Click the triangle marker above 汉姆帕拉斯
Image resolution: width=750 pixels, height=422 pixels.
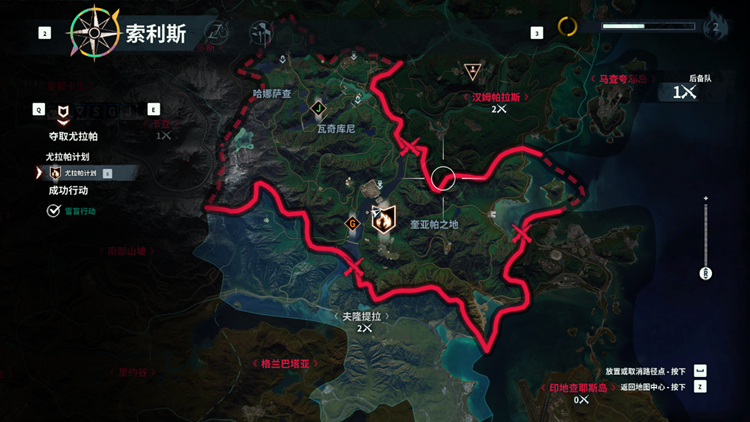coord(472,71)
